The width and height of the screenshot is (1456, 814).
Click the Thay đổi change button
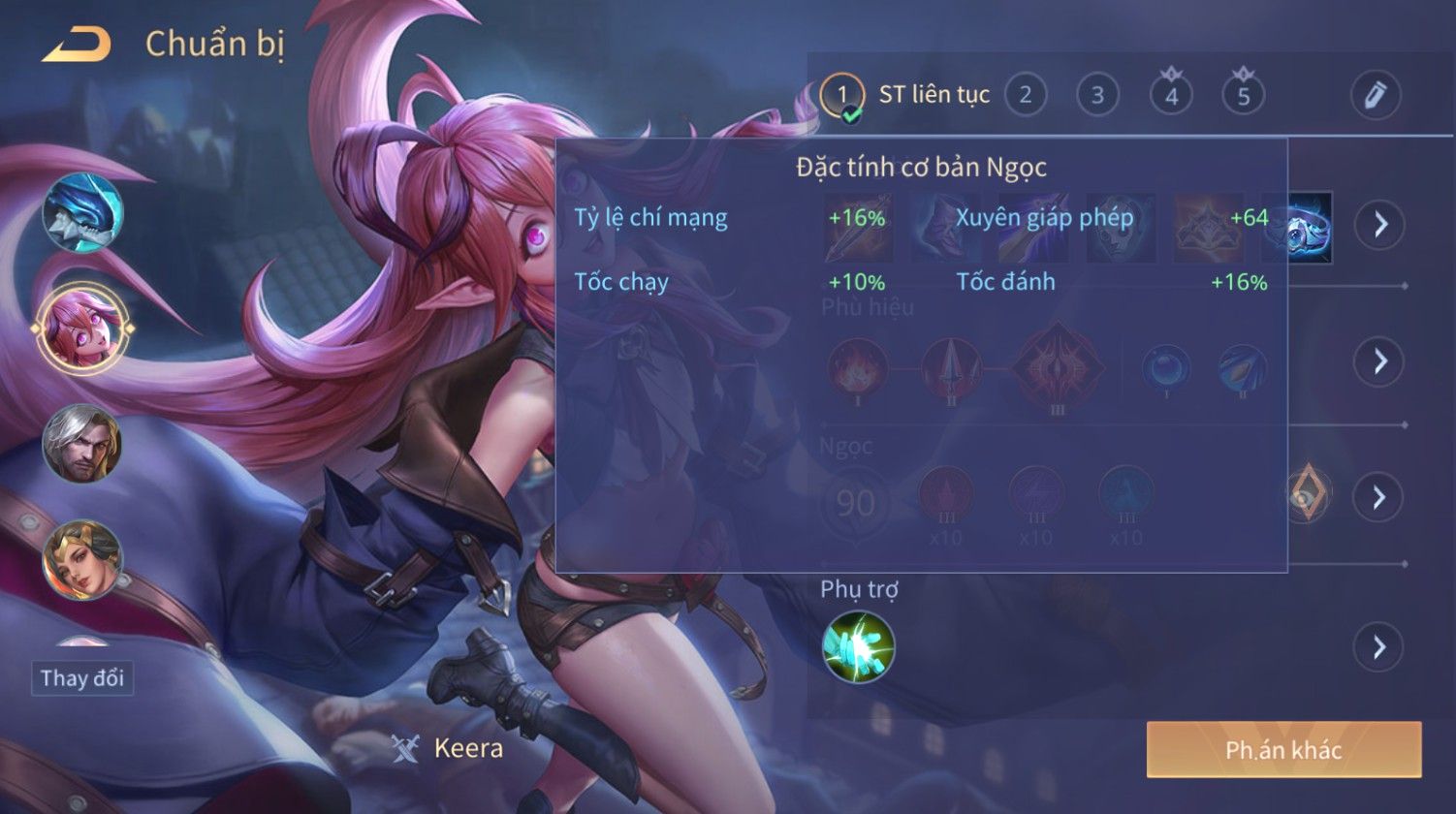82,677
